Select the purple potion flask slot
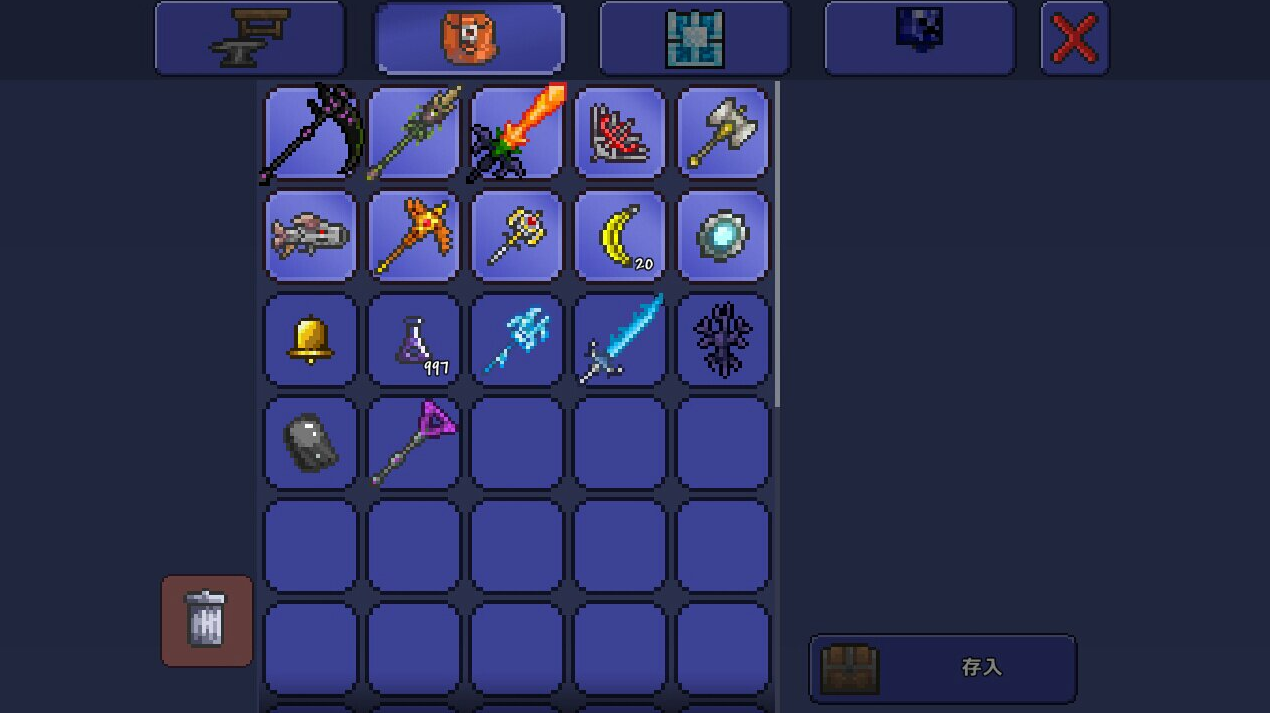1270x713 pixels. [414, 340]
